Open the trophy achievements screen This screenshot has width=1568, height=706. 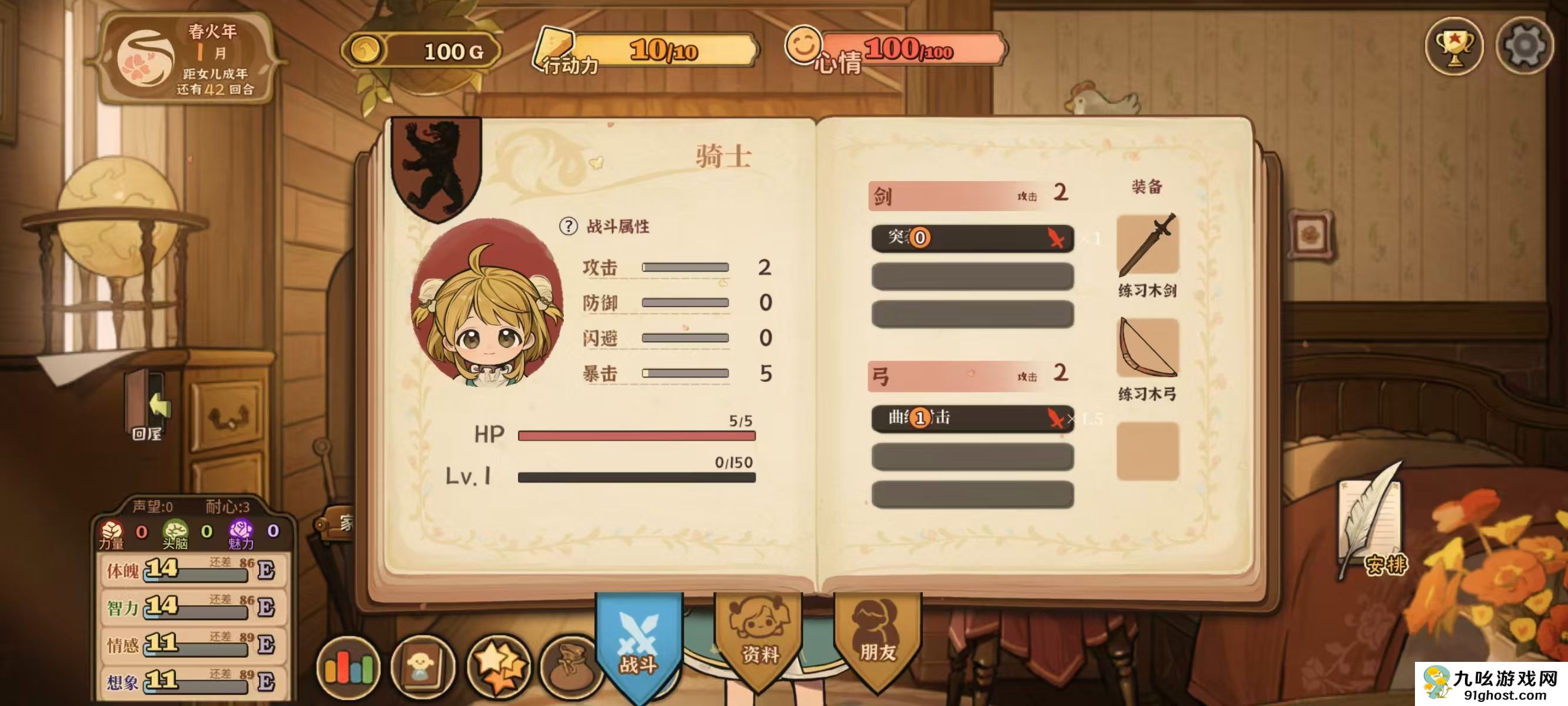click(x=1454, y=46)
